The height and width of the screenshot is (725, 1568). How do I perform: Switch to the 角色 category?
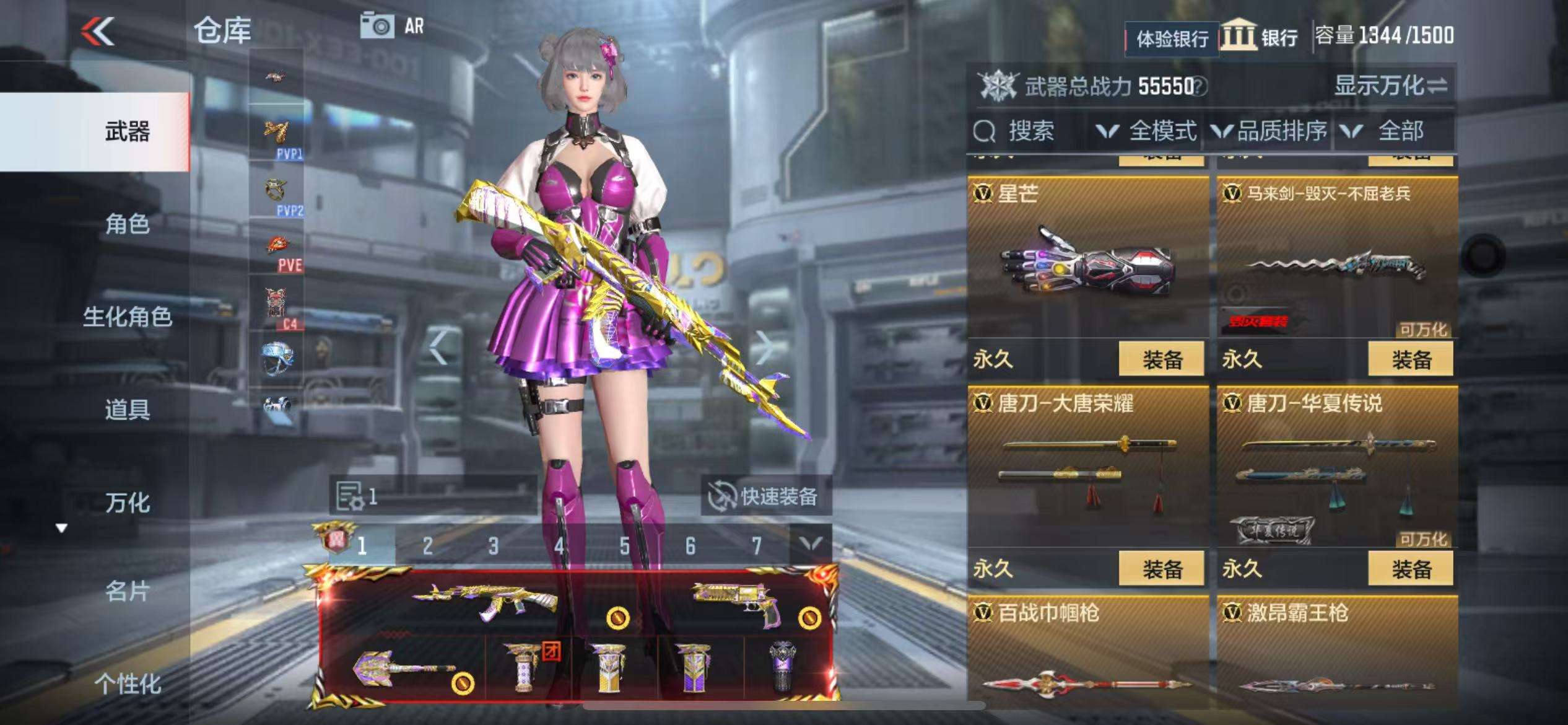point(127,224)
